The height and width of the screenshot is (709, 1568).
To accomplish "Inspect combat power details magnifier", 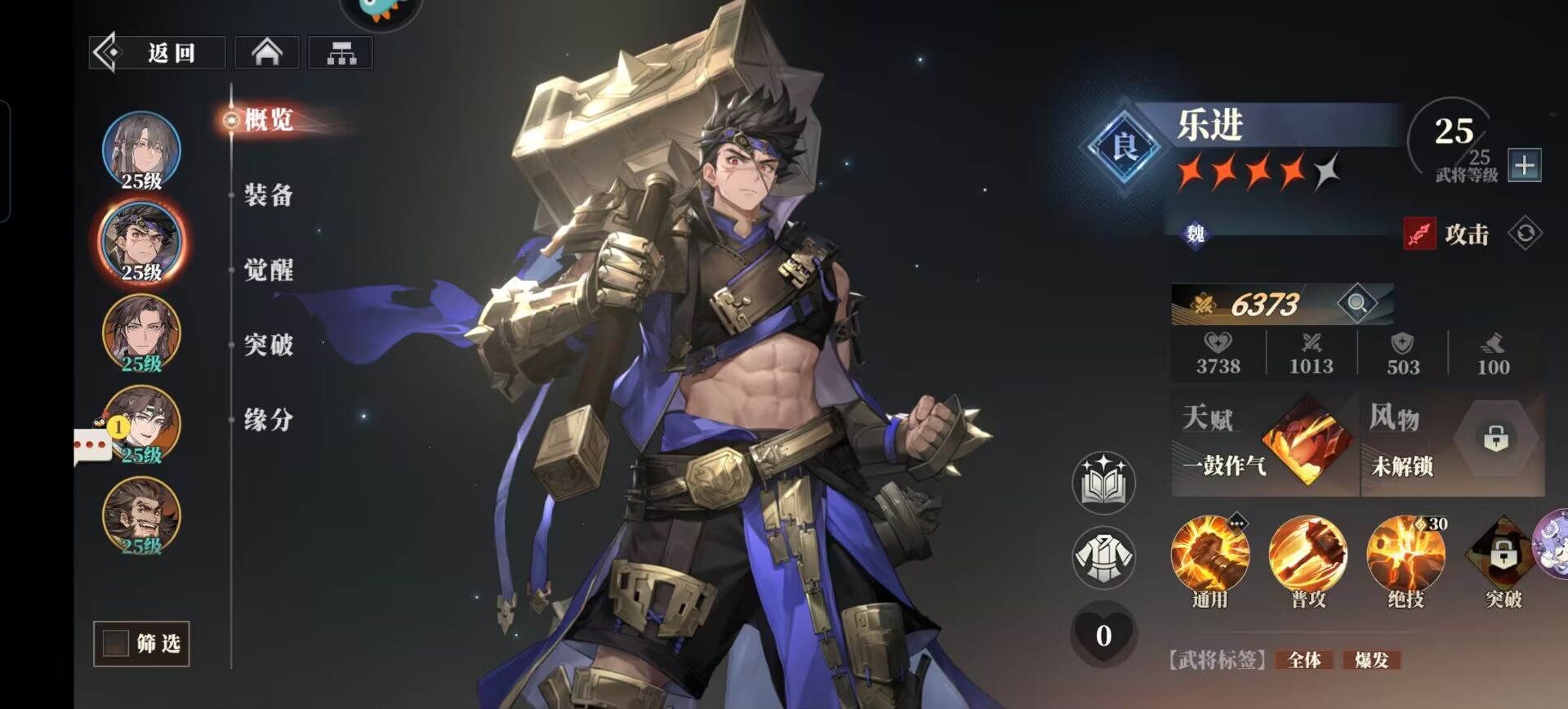I will [x=1356, y=304].
